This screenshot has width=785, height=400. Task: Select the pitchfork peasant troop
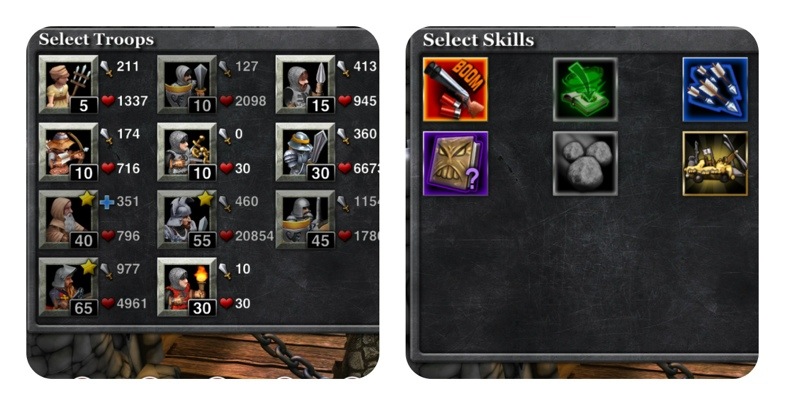68,84
